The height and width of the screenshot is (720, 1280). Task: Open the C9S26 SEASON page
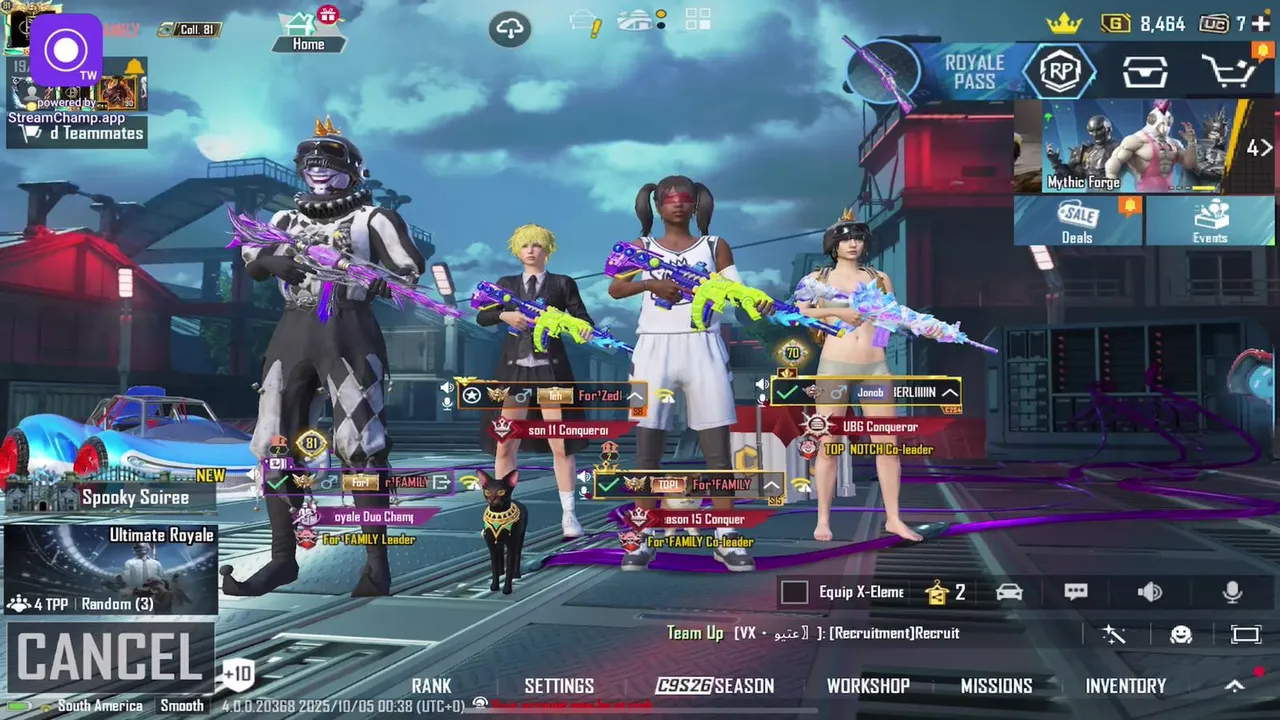point(715,686)
